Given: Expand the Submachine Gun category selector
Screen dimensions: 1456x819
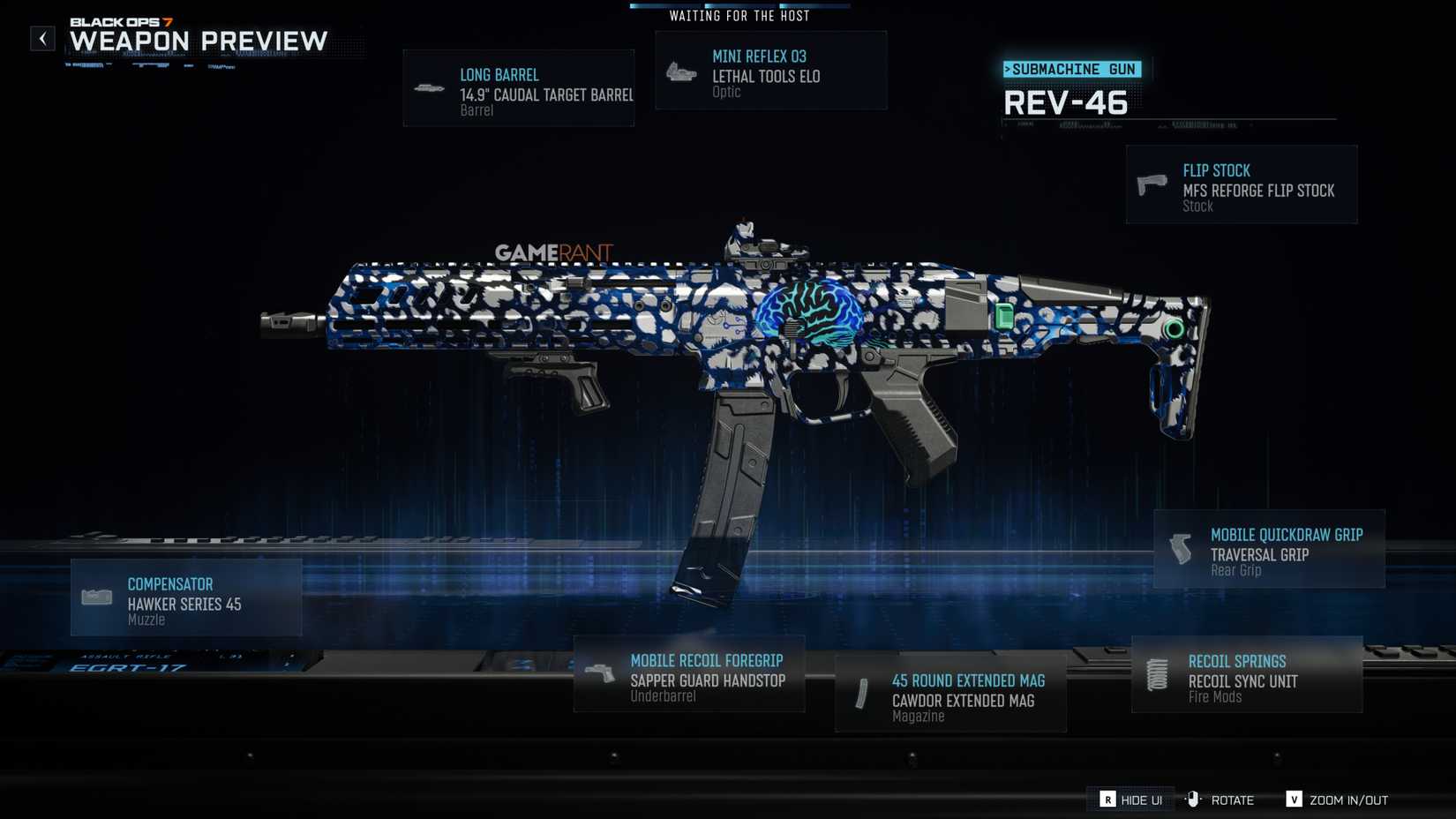Looking at the screenshot, I should point(1073,68).
